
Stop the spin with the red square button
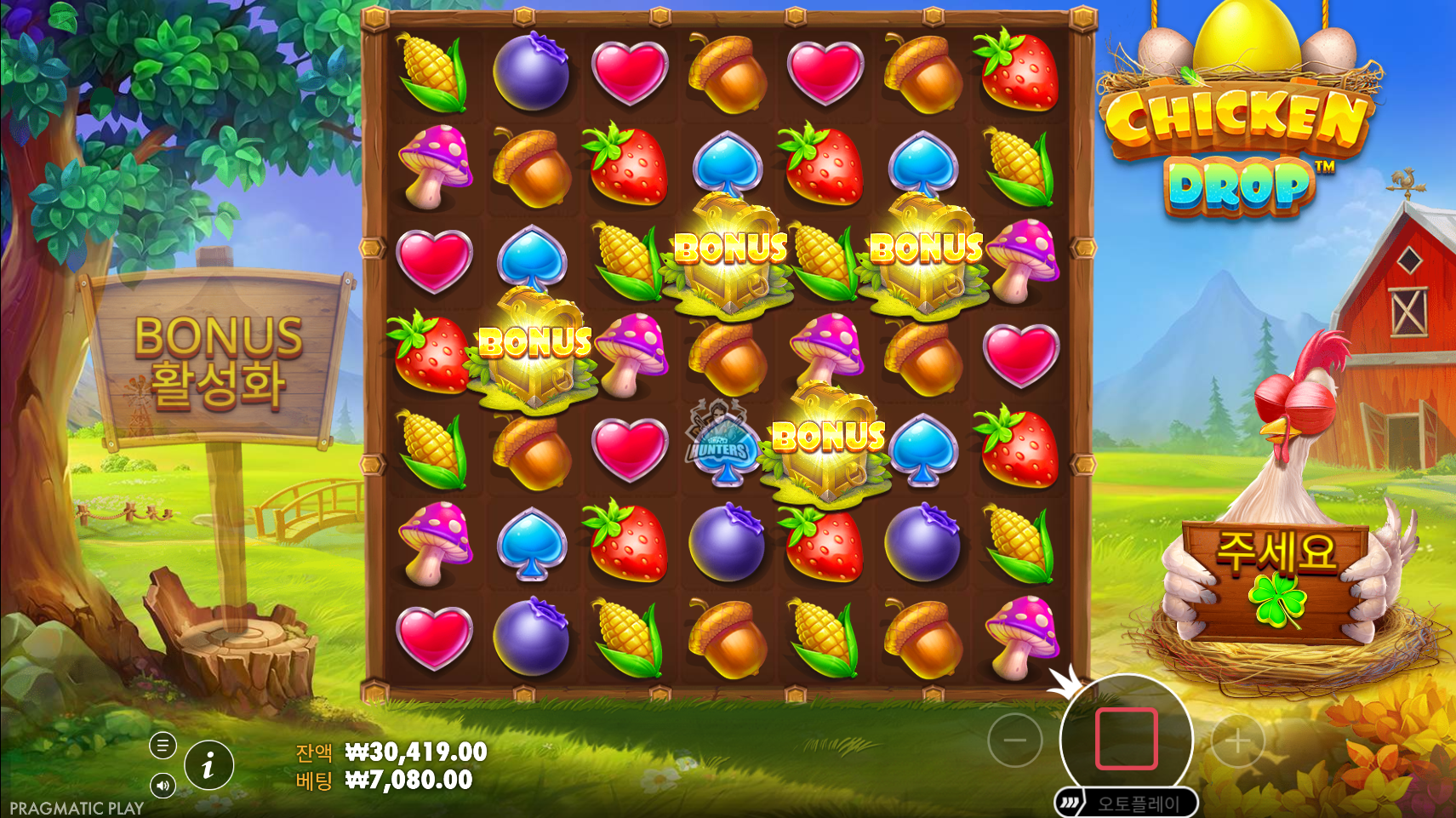1126,738
